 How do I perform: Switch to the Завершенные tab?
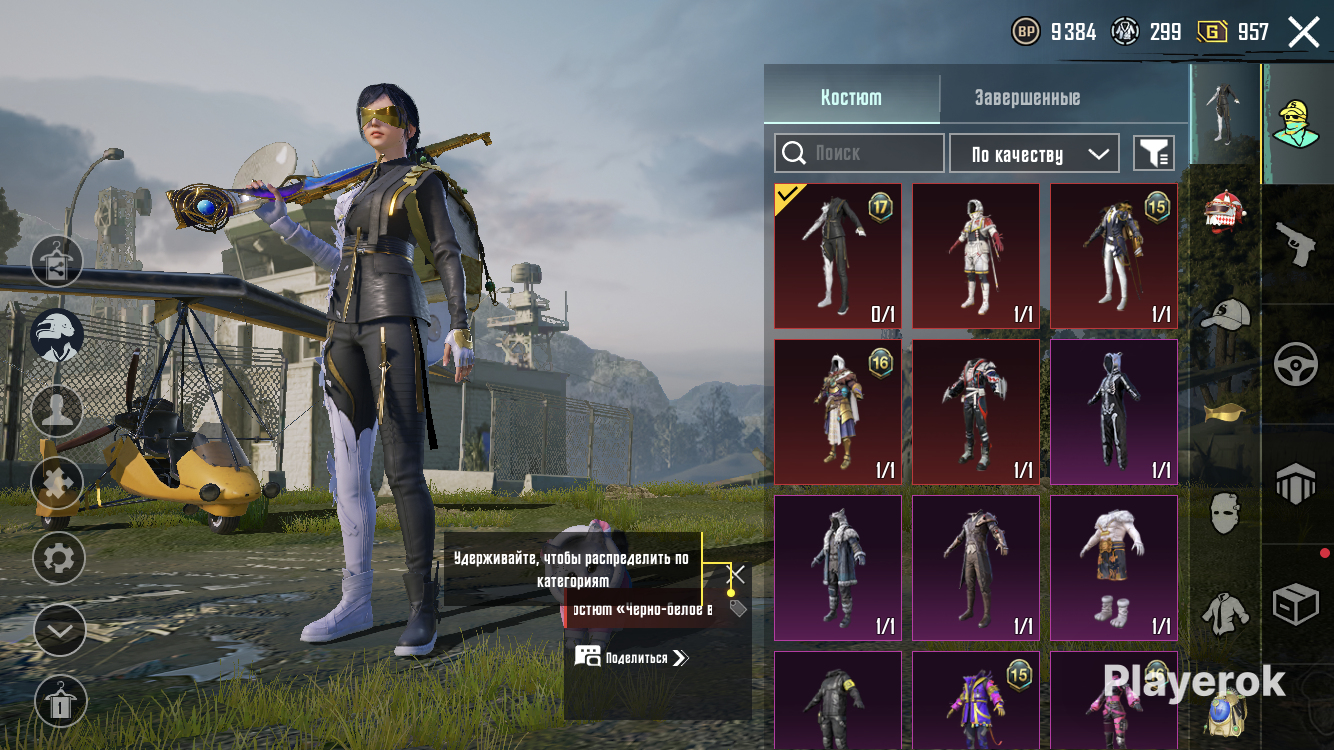1027,98
